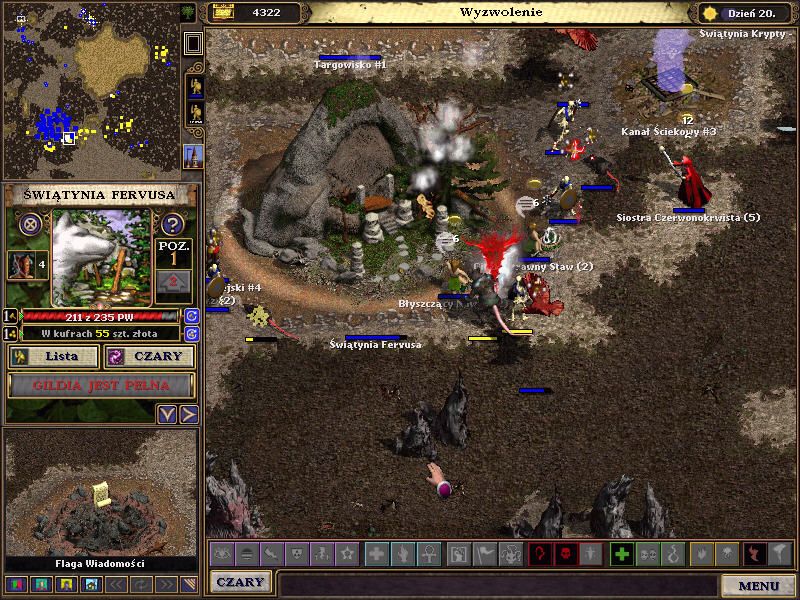This screenshot has width=800, height=600.
Task: Click the right arrow in temple panel
Action: [x=189, y=414]
